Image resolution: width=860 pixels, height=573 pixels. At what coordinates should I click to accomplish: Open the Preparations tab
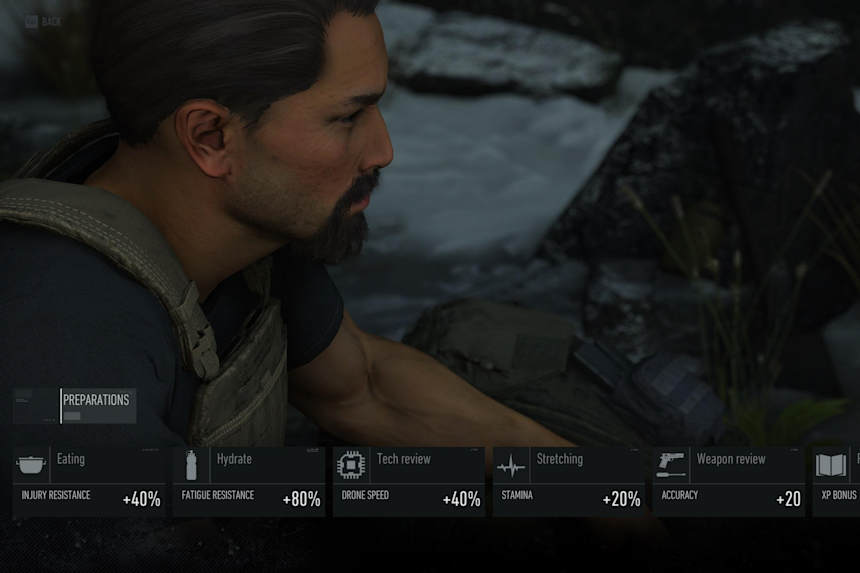click(x=97, y=405)
